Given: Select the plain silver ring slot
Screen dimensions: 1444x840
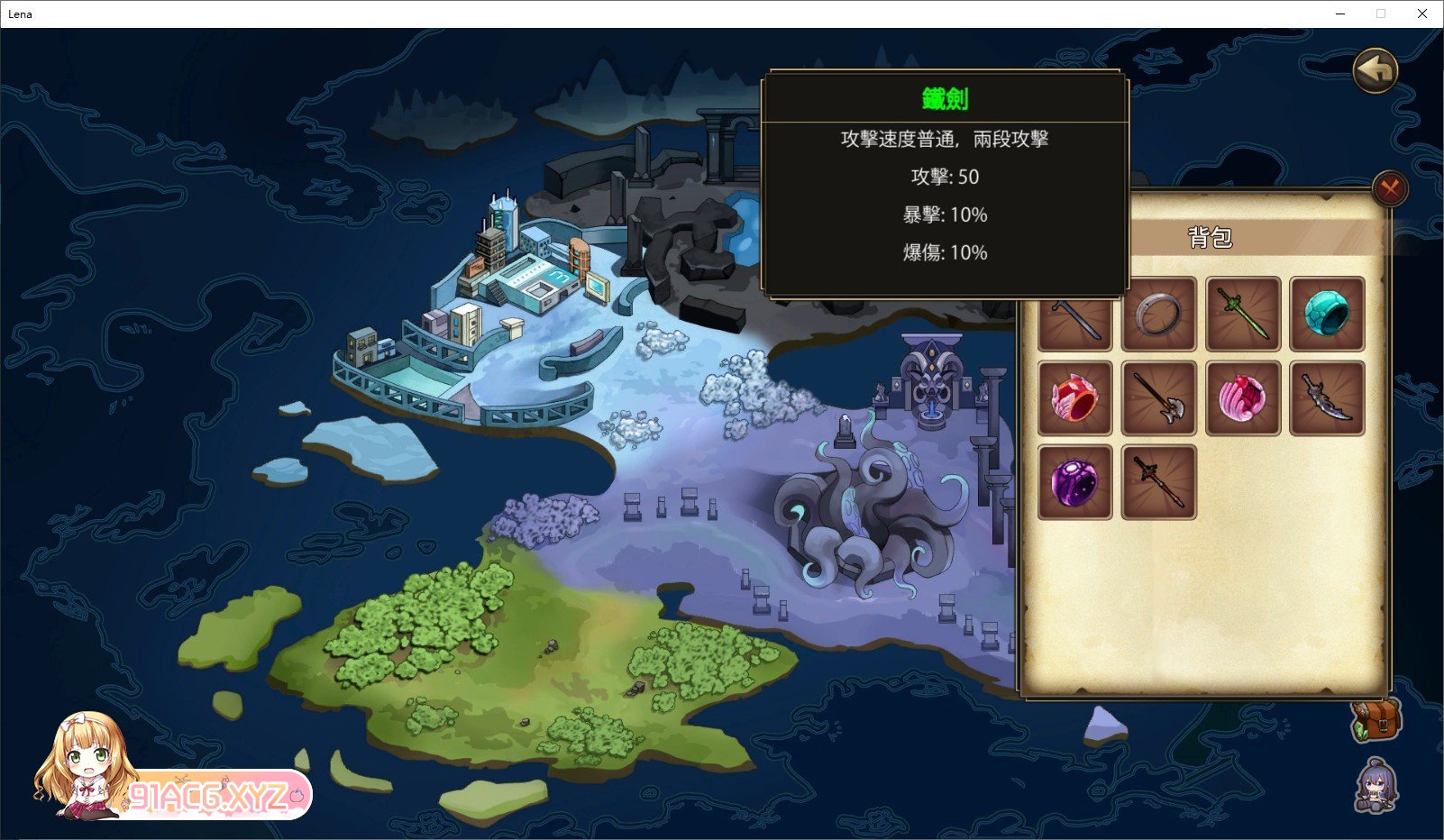Looking at the screenshot, I should coord(1158,315).
